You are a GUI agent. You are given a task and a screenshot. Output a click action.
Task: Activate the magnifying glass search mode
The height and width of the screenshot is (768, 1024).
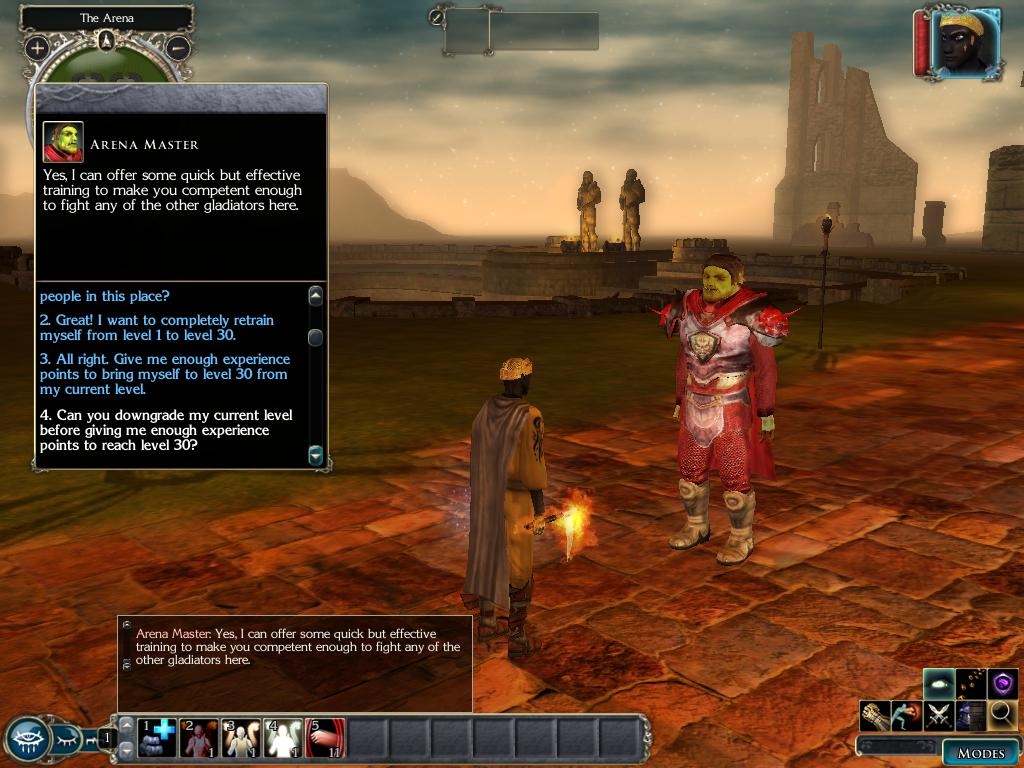pyautogui.click(x=1002, y=714)
